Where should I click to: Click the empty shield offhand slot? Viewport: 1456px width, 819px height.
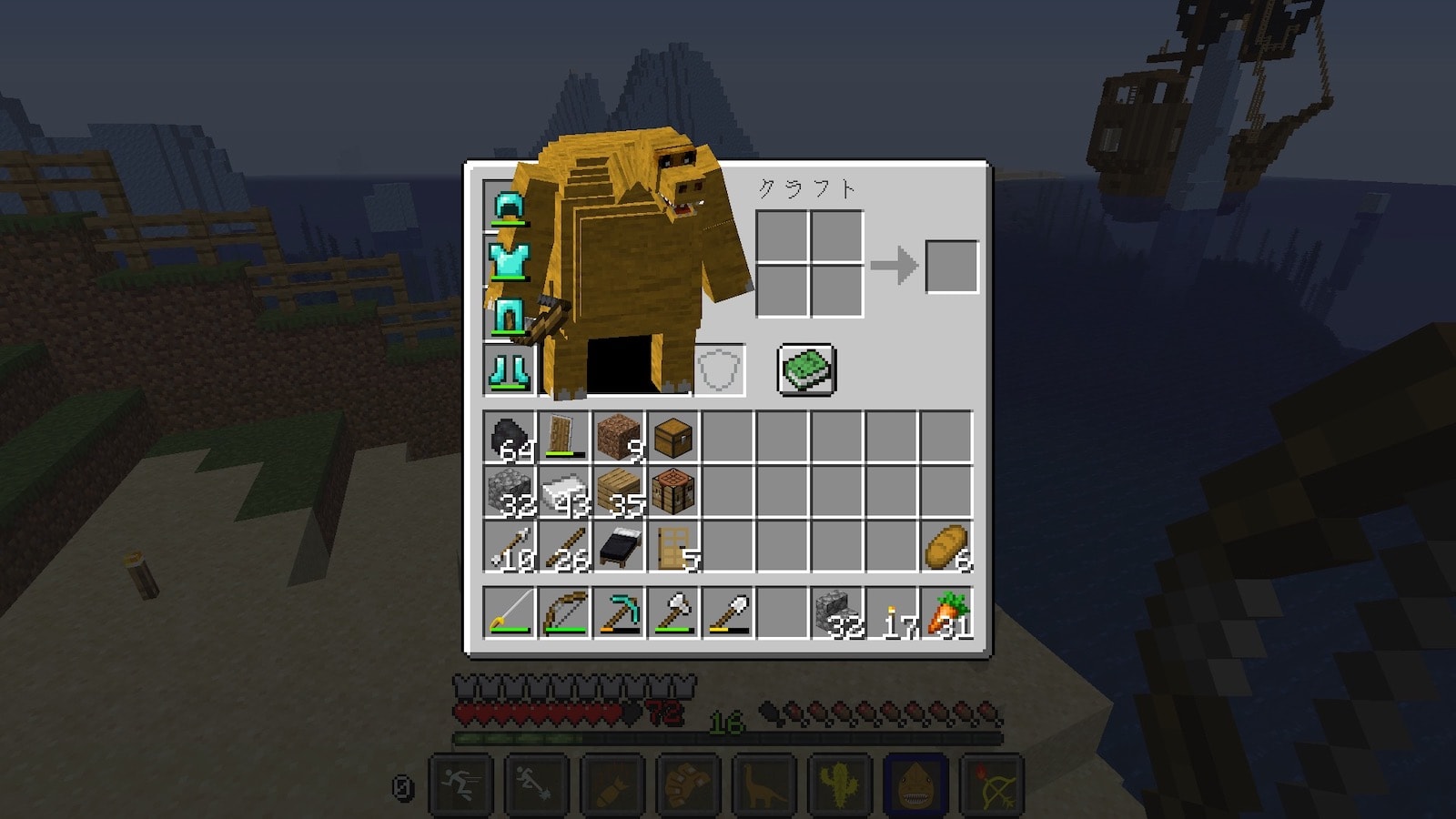point(720,369)
